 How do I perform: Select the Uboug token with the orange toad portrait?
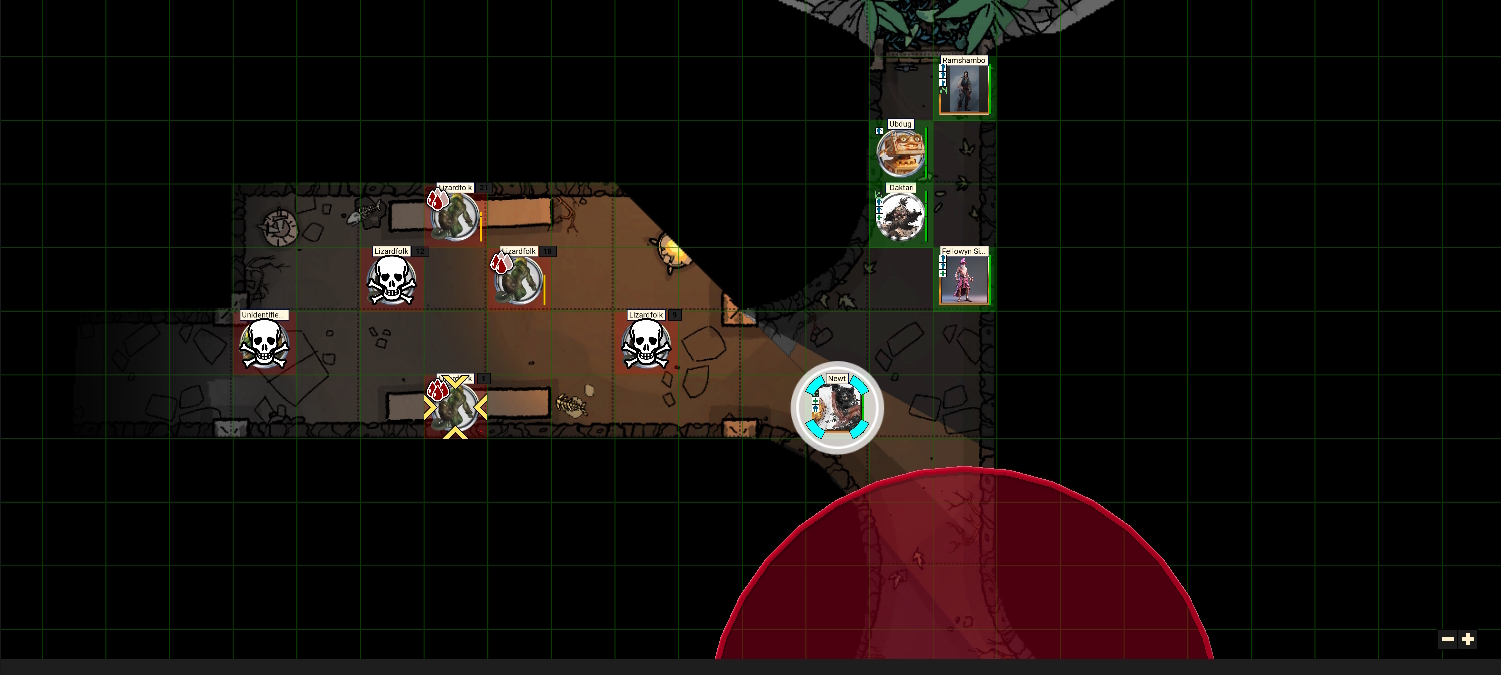899,153
